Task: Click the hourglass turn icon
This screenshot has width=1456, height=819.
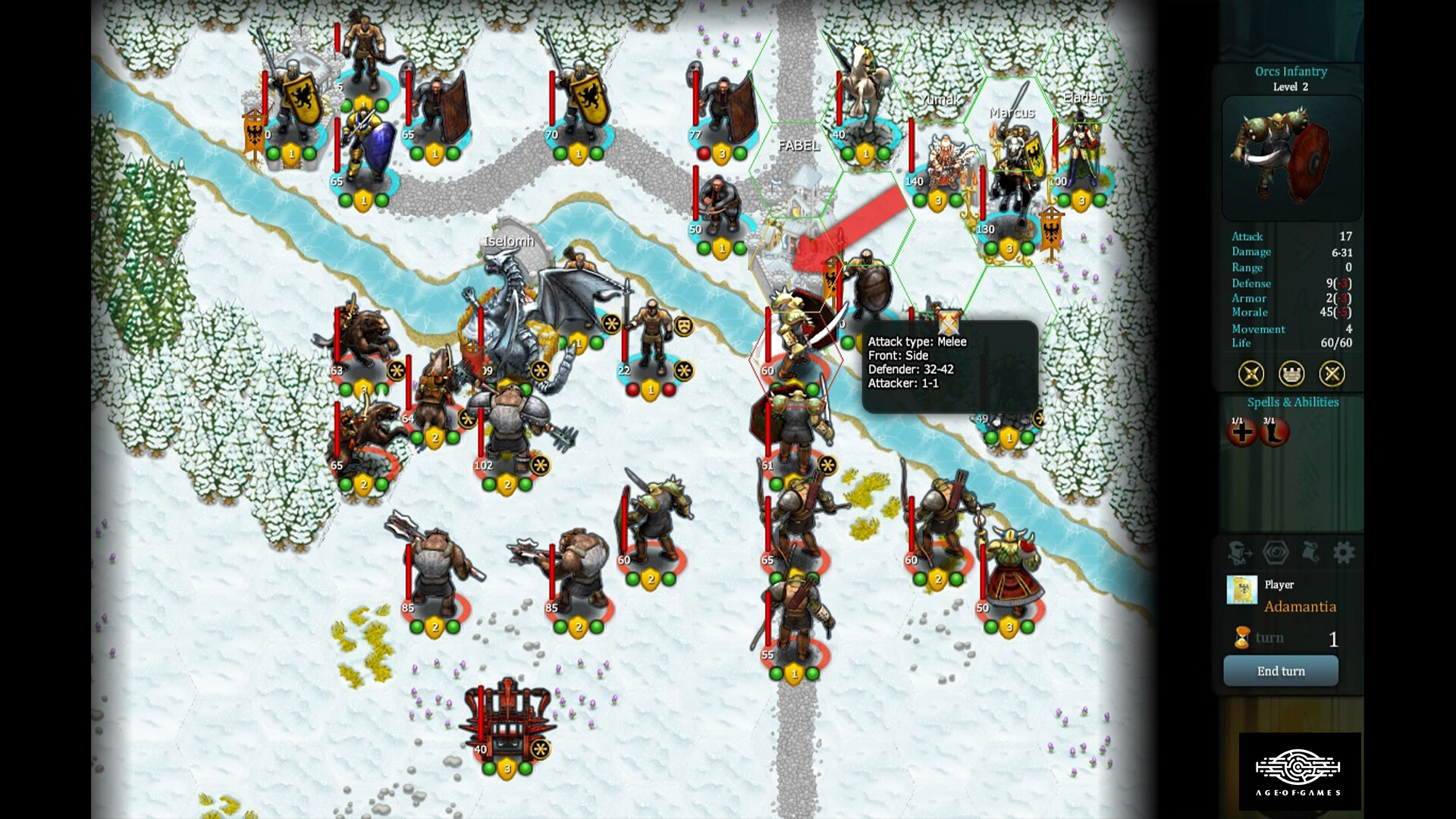Action: coord(1241,638)
